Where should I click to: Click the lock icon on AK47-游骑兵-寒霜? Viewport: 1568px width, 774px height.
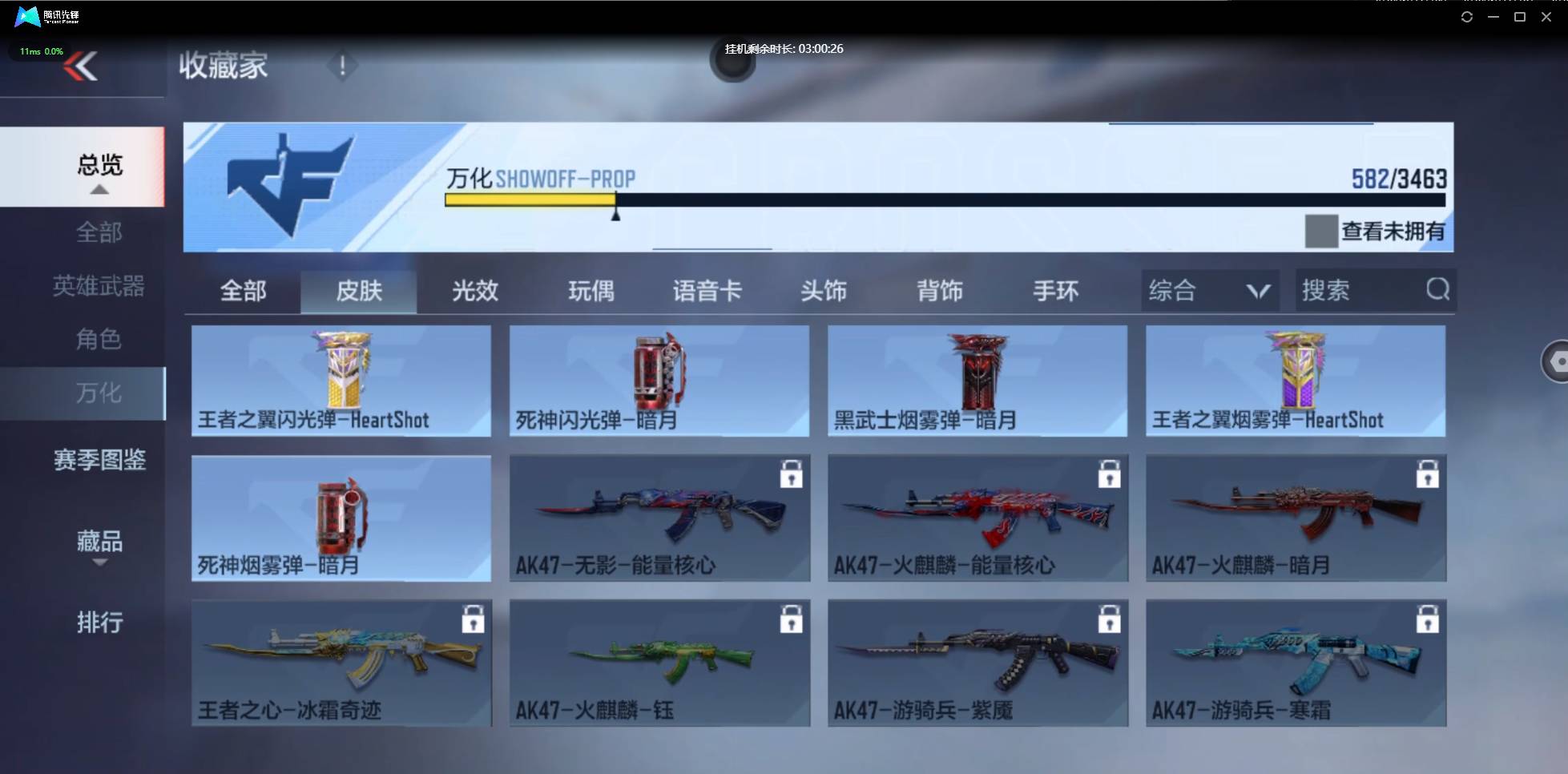(1428, 619)
